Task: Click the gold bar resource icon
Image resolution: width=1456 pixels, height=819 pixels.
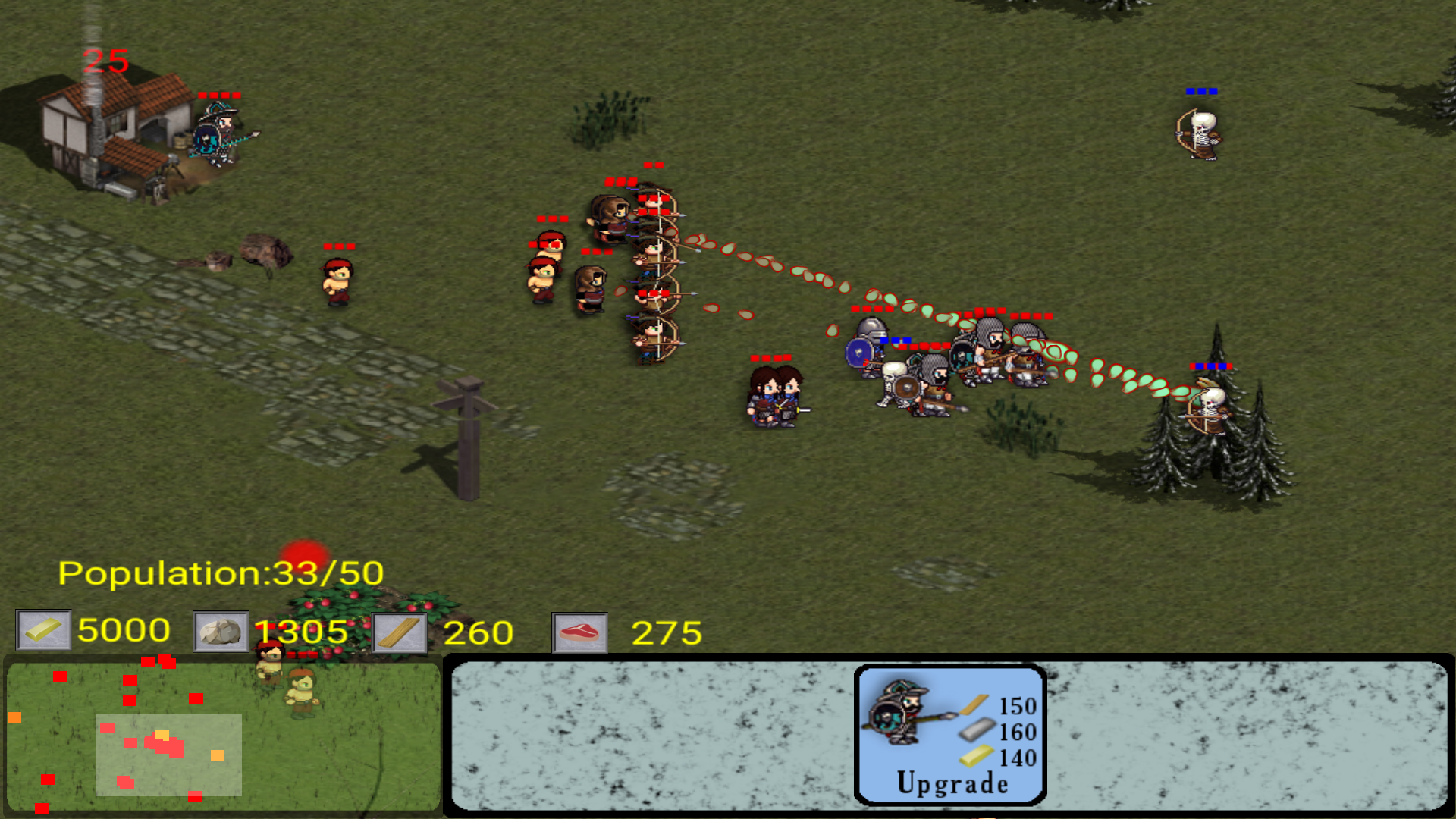Action: point(43,630)
